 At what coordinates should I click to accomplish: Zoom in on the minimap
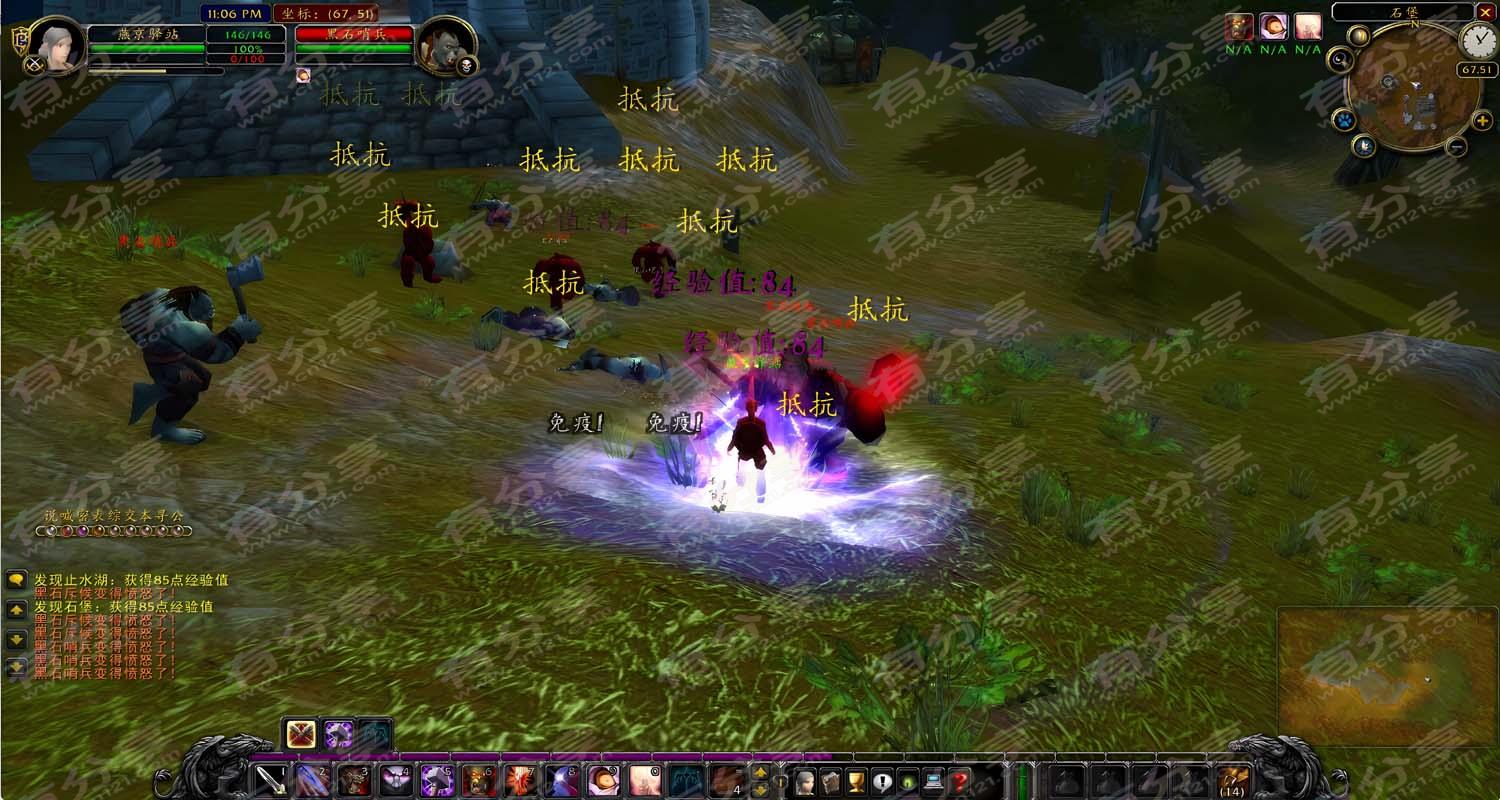[x=1482, y=121]
